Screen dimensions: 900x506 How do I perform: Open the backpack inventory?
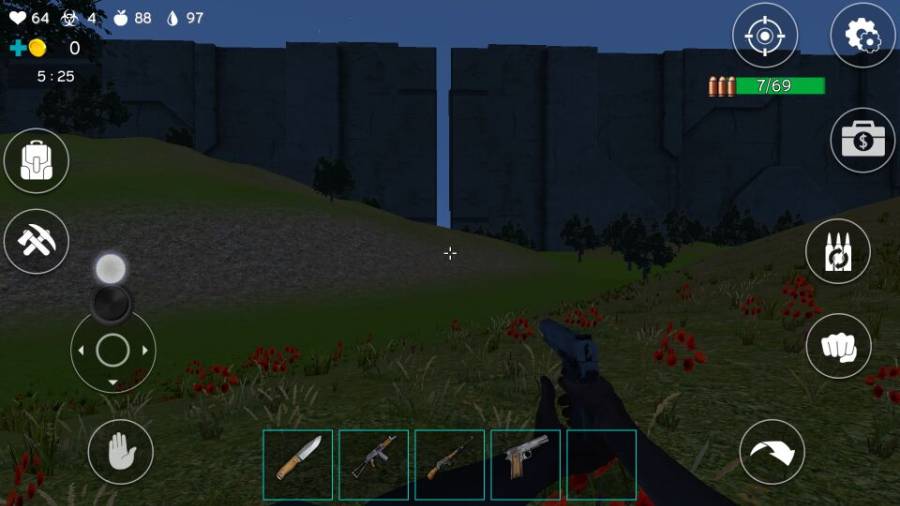(x=37, y=160)
